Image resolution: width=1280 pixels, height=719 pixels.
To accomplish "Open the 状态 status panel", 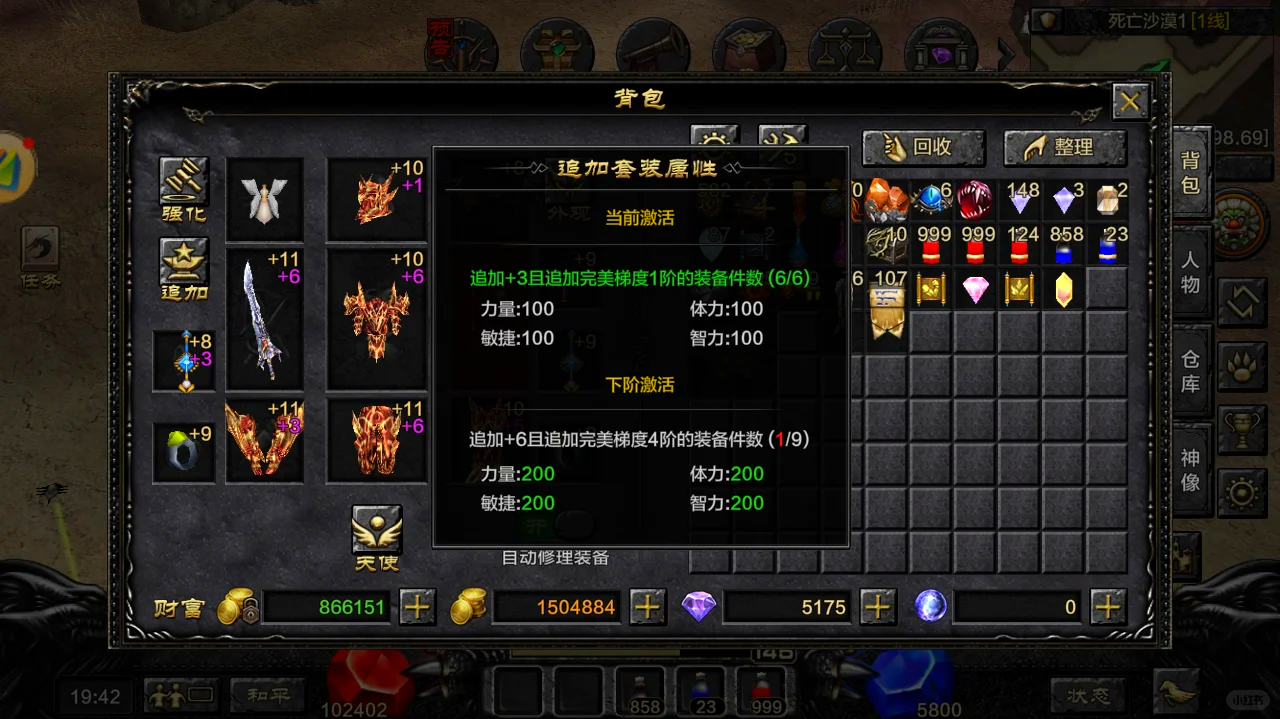I will [1087, 694].
